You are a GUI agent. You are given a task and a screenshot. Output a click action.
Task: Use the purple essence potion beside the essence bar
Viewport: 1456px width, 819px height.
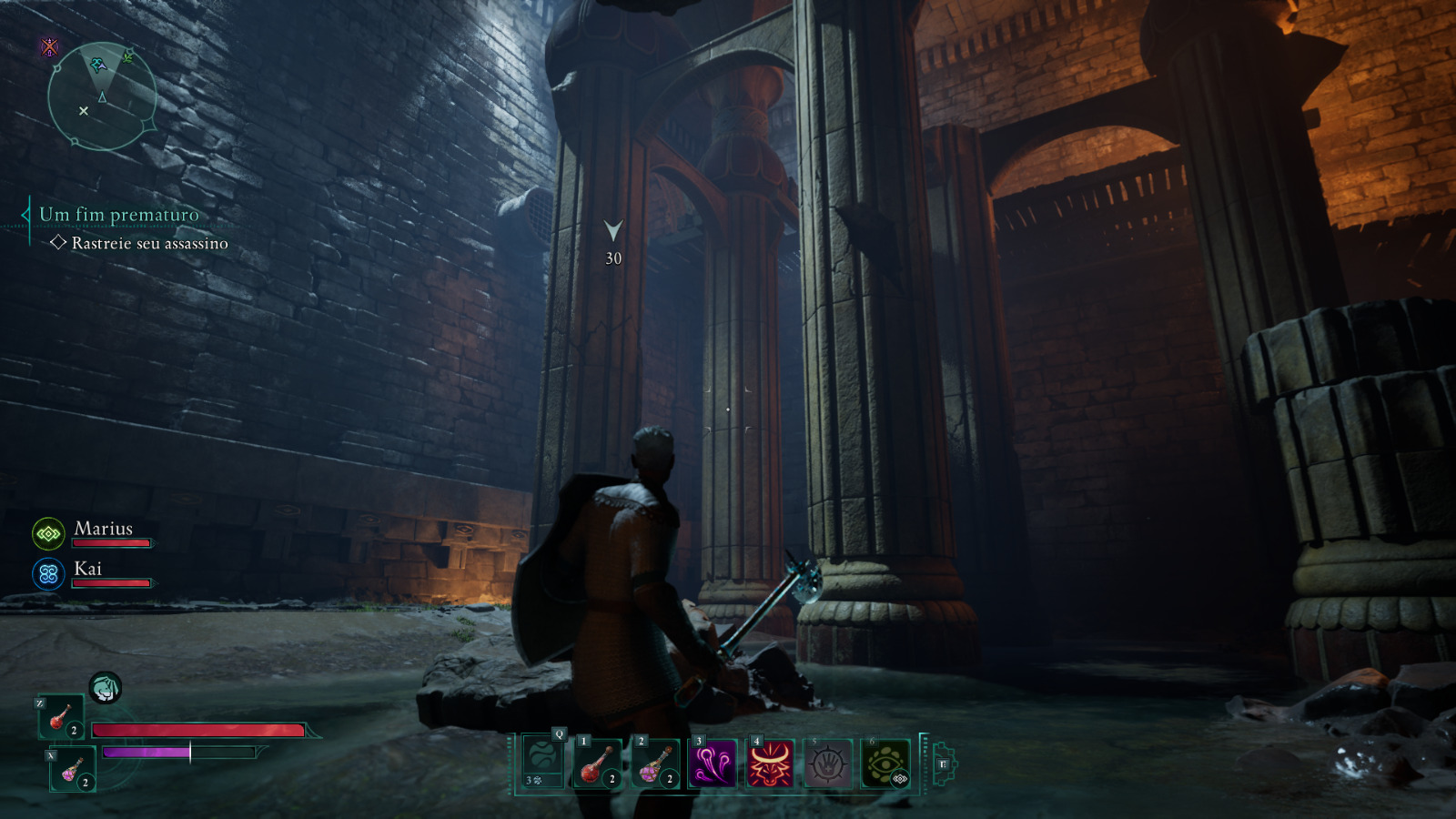73,769
